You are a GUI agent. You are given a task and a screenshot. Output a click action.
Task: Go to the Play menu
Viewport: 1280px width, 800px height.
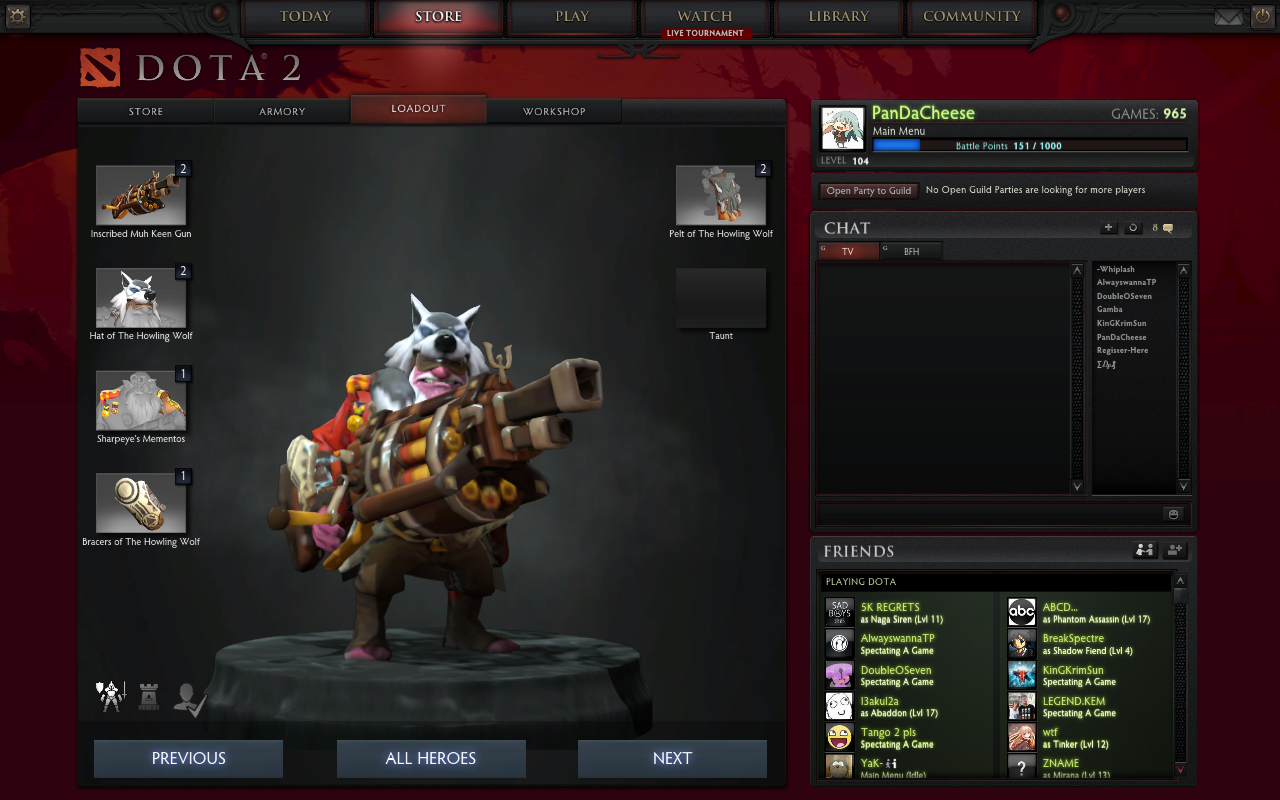tap(572, 17)
